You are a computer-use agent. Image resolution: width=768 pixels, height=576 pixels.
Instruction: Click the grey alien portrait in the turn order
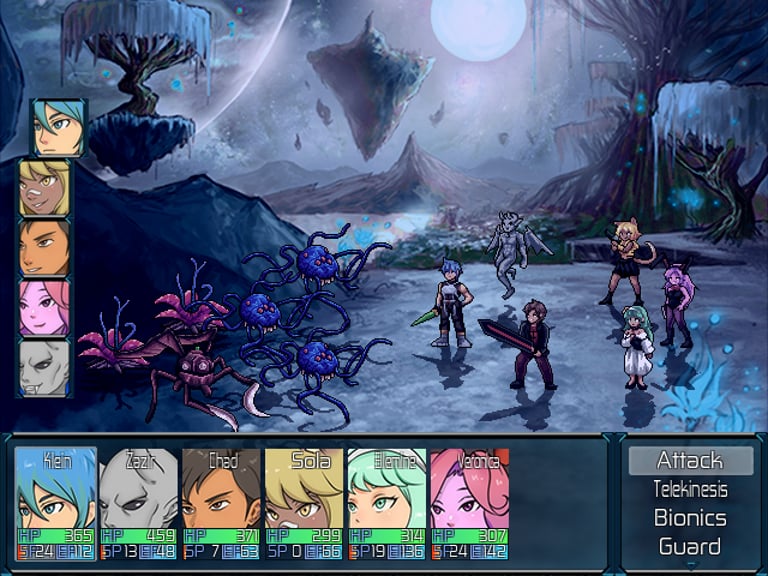click(45, 368)
